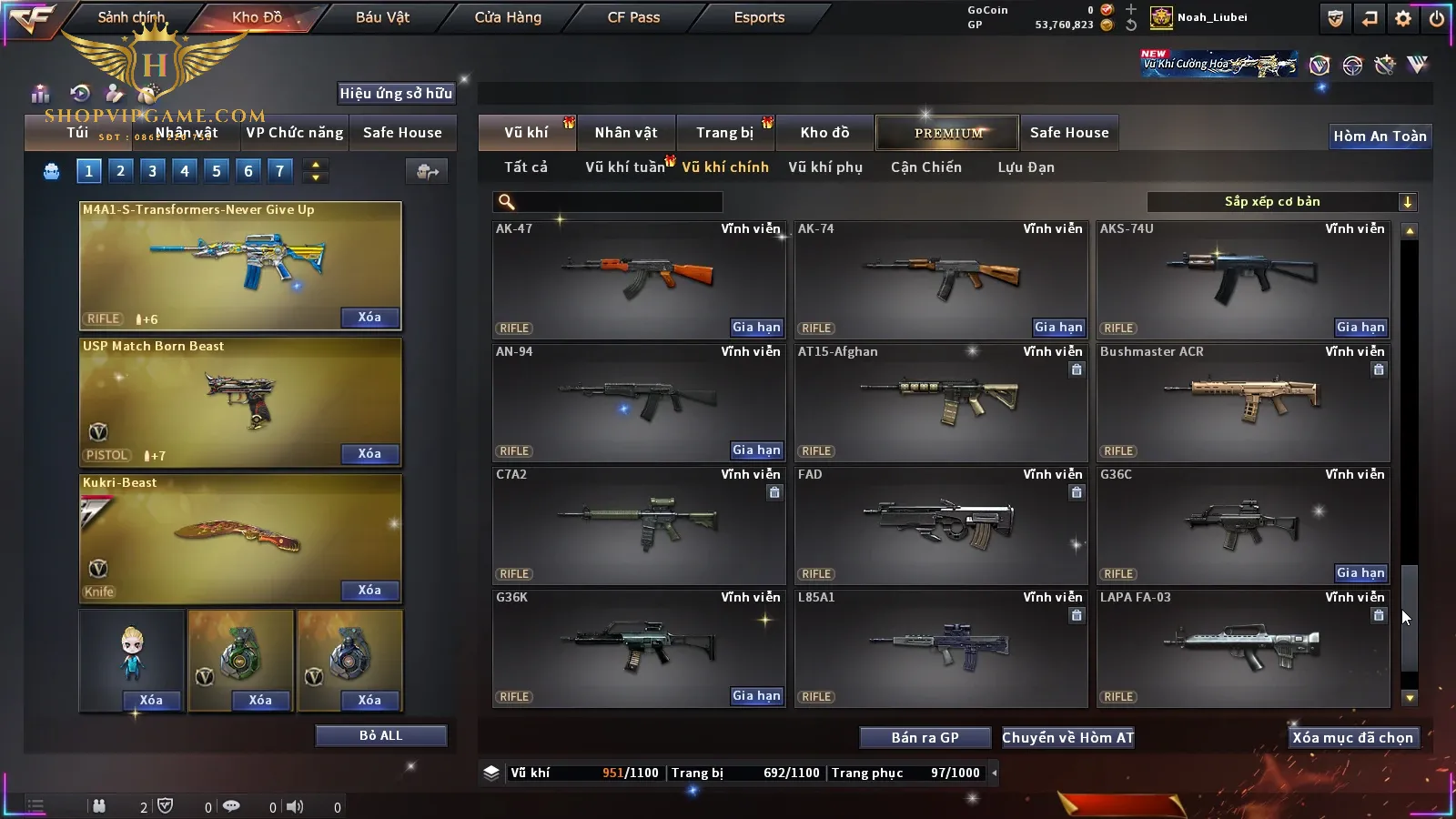Open the Esports menu
This screenshot has height=819, width=1456.
coord(759,17)
